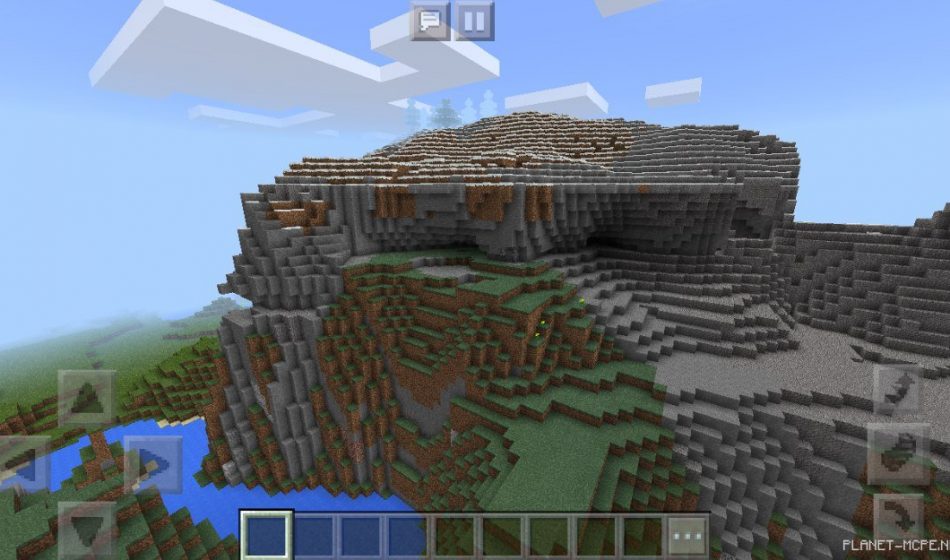950x560 pixels.
Task: Tap the move right arrow on the D-pad
Action: [152, 463]
